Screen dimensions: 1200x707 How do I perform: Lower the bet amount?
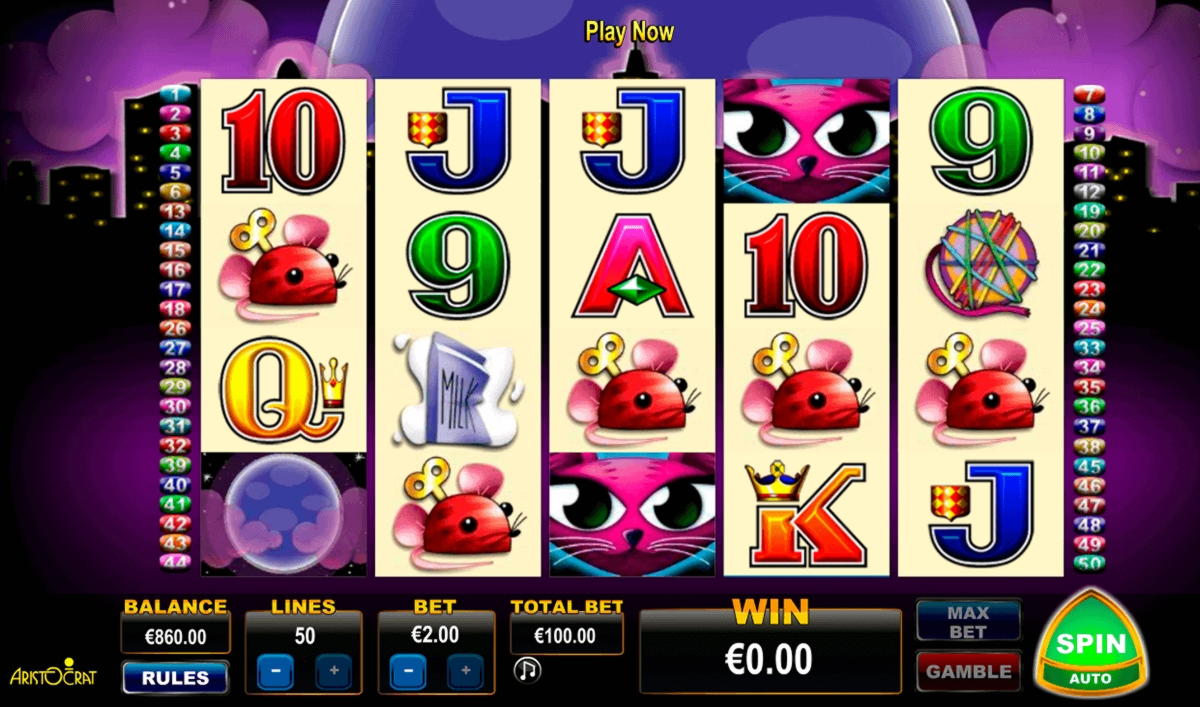click(407, 671)
